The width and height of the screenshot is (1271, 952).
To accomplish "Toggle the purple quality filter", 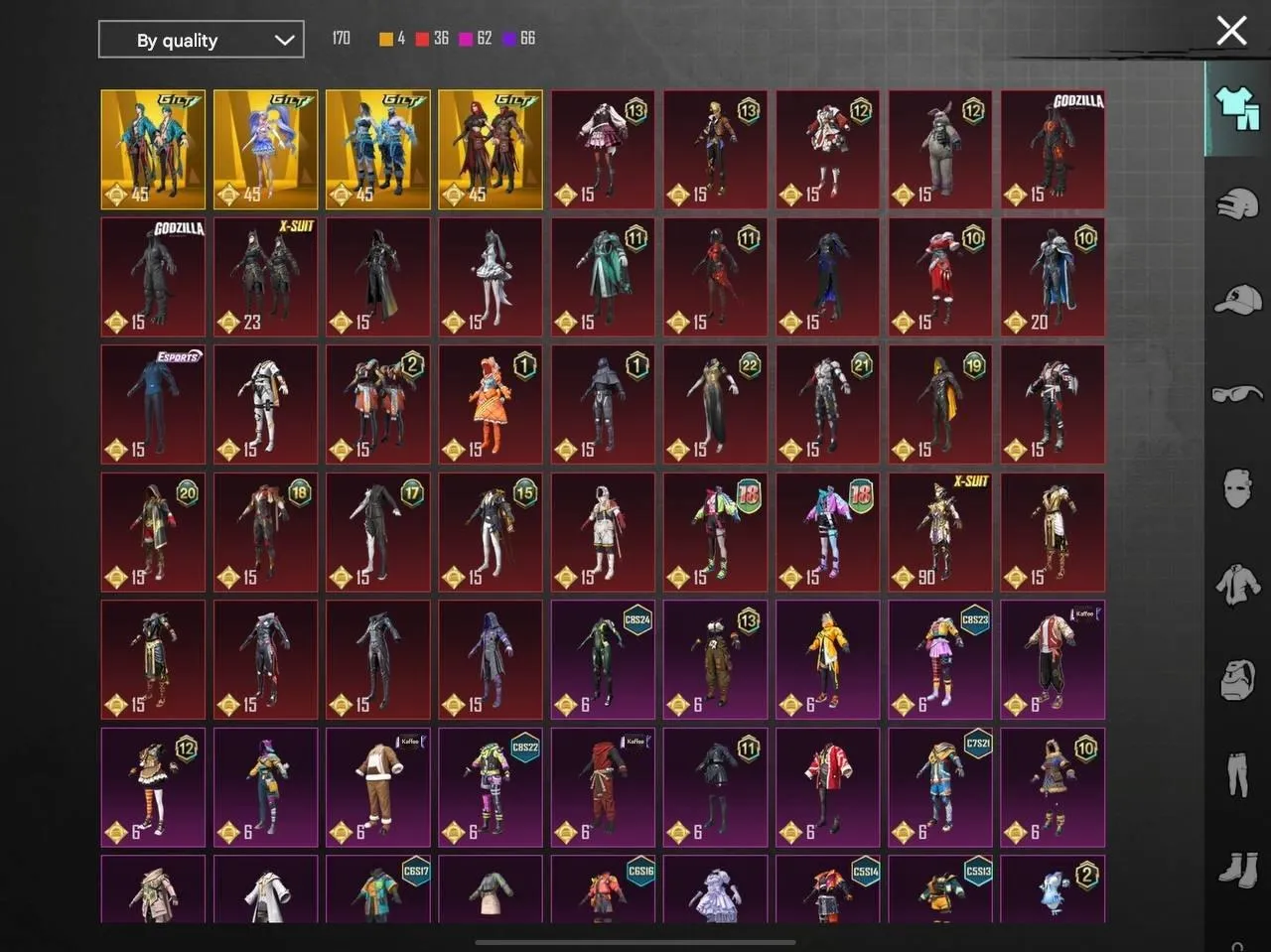I will pos(508,39).
